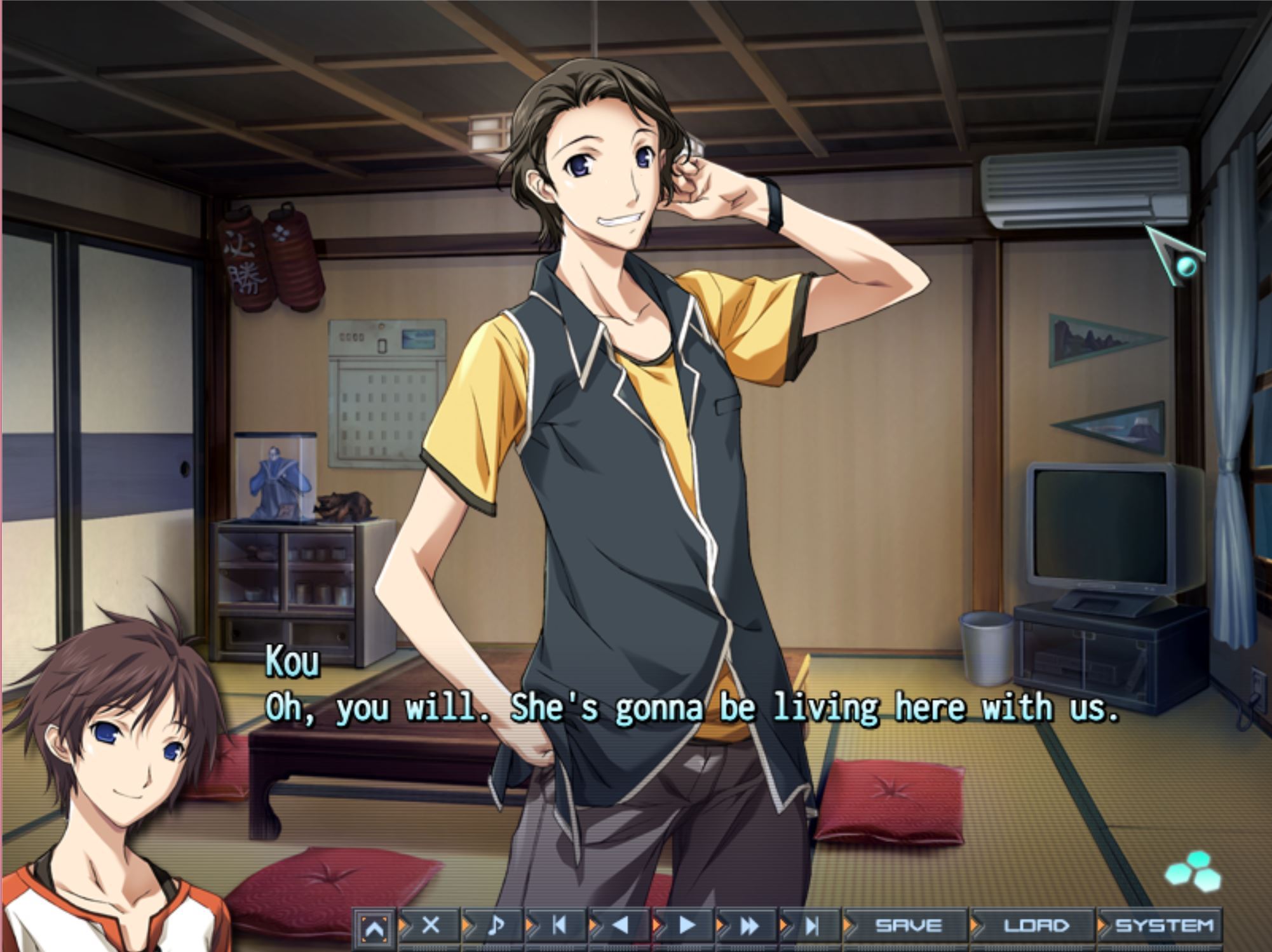Viewport: 1272px width, 952px height.
Task: Collapse the toolbar with the up-arrow button
Action: (374, 928)
